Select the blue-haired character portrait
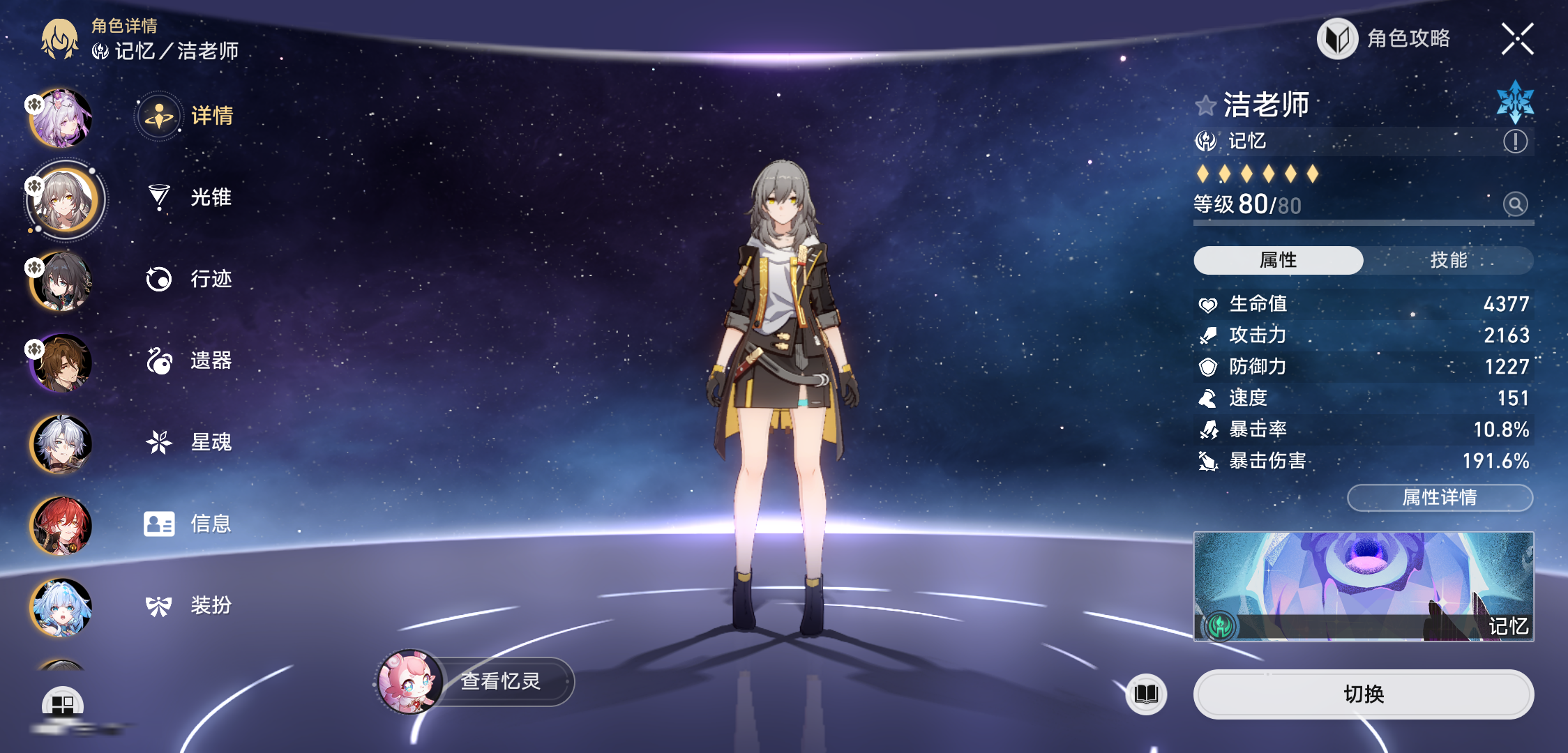Image resolution: width=1568 pixels, height=753 pixels. (x=61, y=607)
